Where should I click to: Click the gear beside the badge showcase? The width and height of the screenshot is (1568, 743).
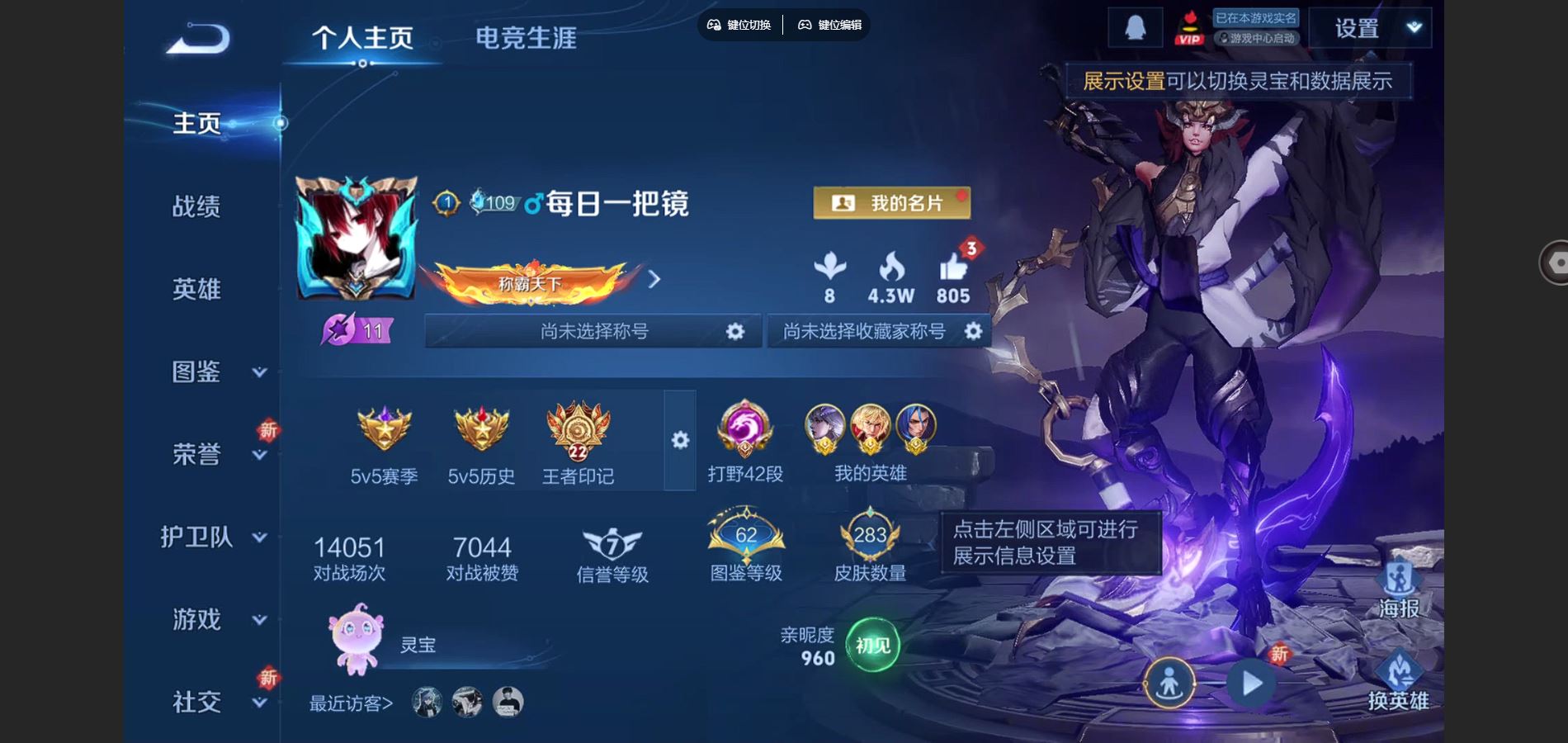click(x=678, y=442)
